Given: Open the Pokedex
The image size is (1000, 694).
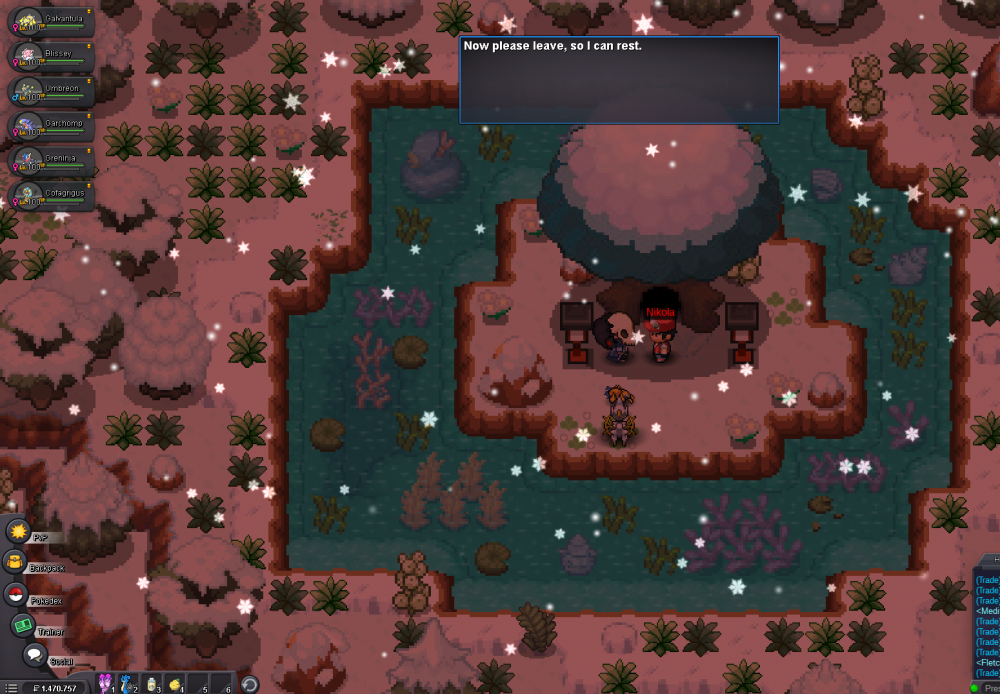Looking at the screenshot, I should point(17,596).
